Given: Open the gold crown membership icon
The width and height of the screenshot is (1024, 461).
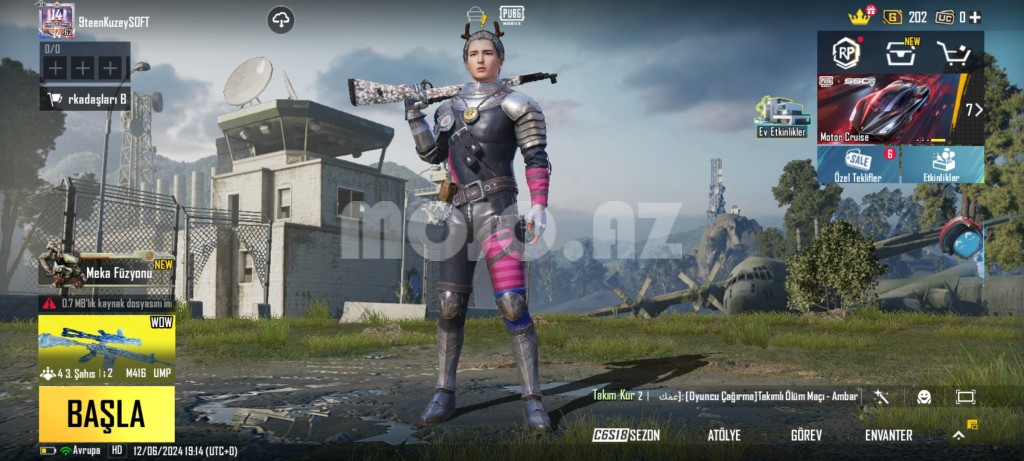Looking at the screenshot, I should point(860,16).
